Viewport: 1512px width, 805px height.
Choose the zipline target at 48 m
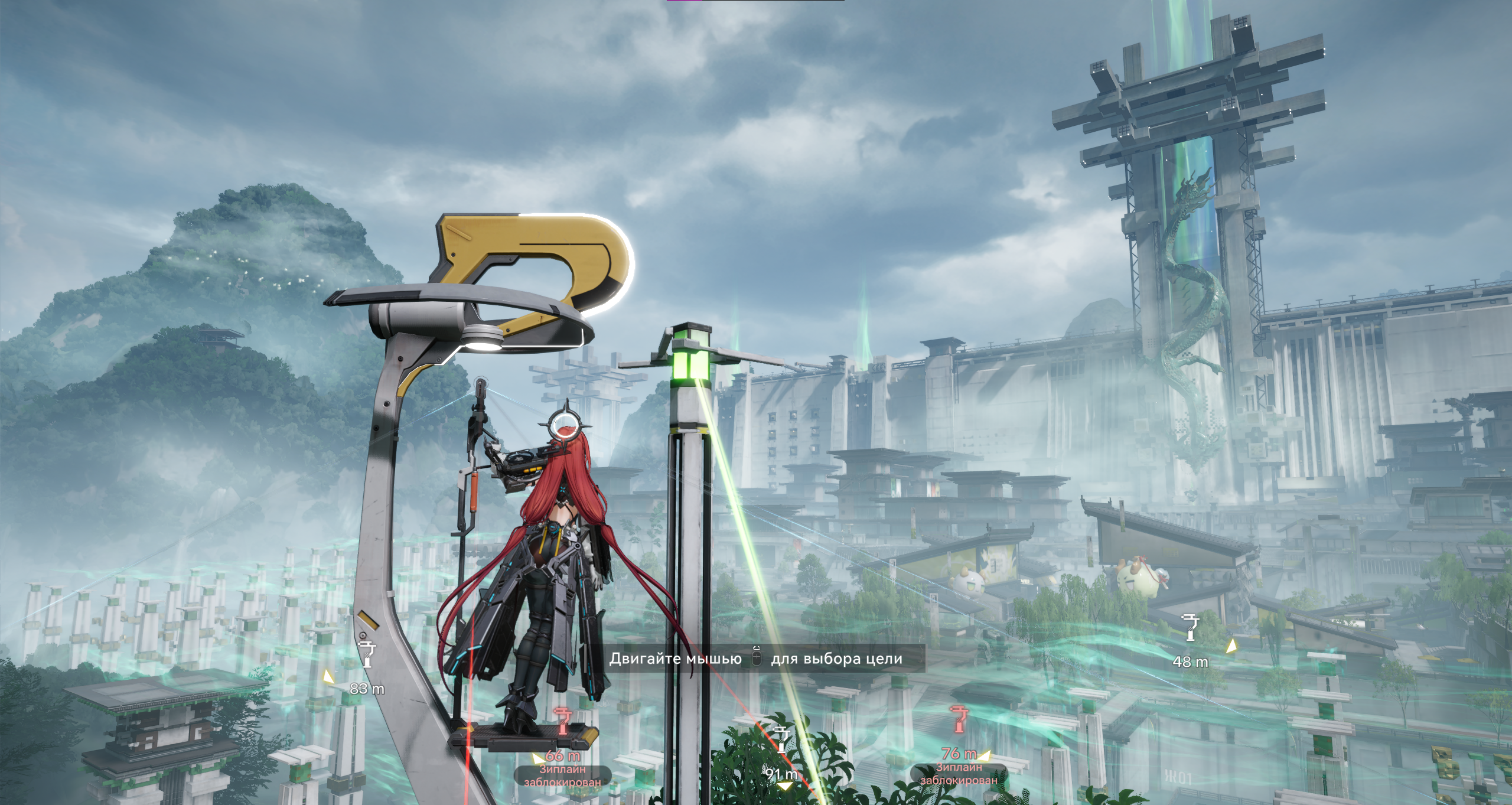pyautogui.click(x=1190, y=627)
